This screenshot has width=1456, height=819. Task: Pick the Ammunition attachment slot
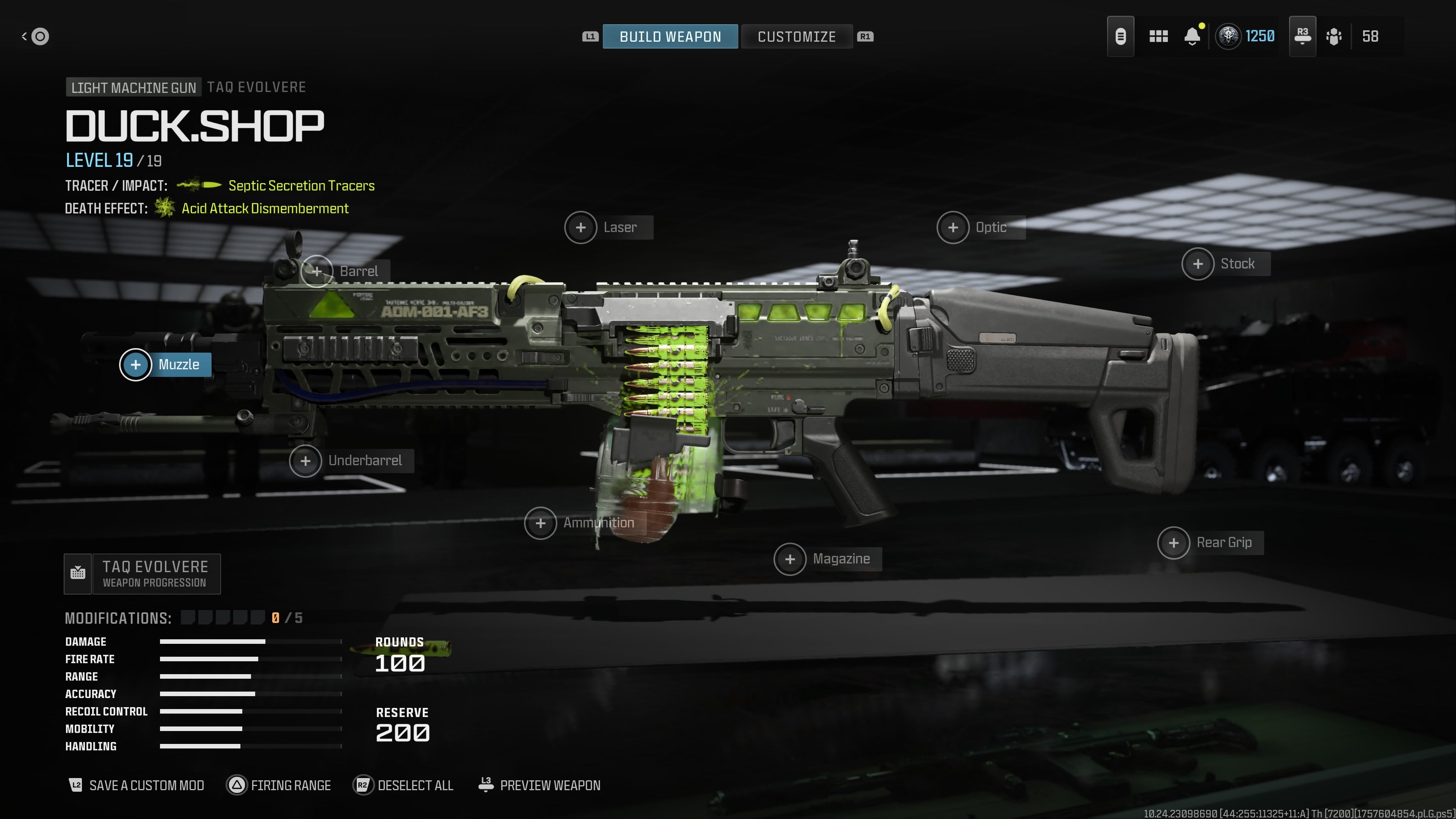point(540,523)
